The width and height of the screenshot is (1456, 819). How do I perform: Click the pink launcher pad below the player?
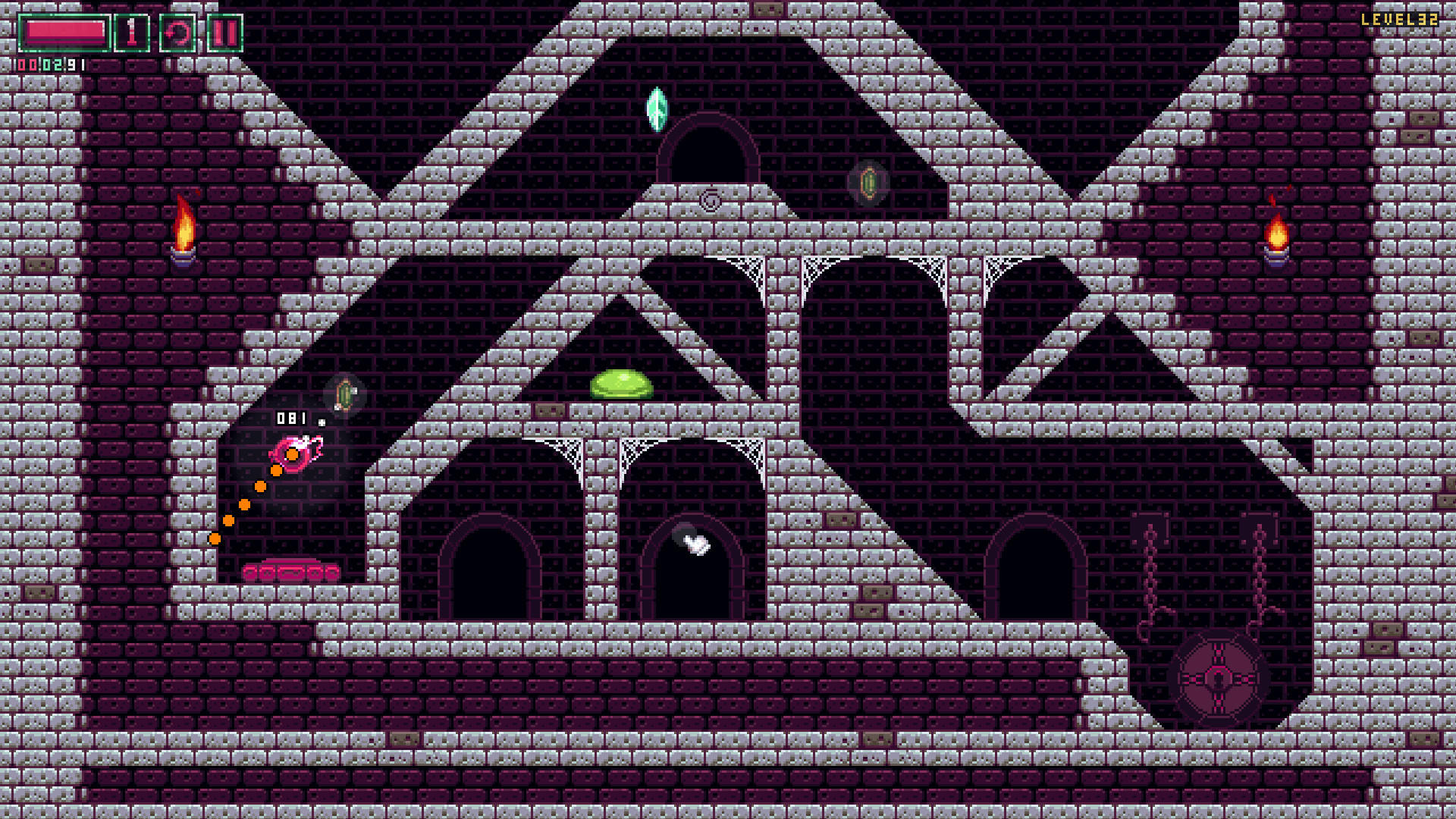click(x=289, y=569)
